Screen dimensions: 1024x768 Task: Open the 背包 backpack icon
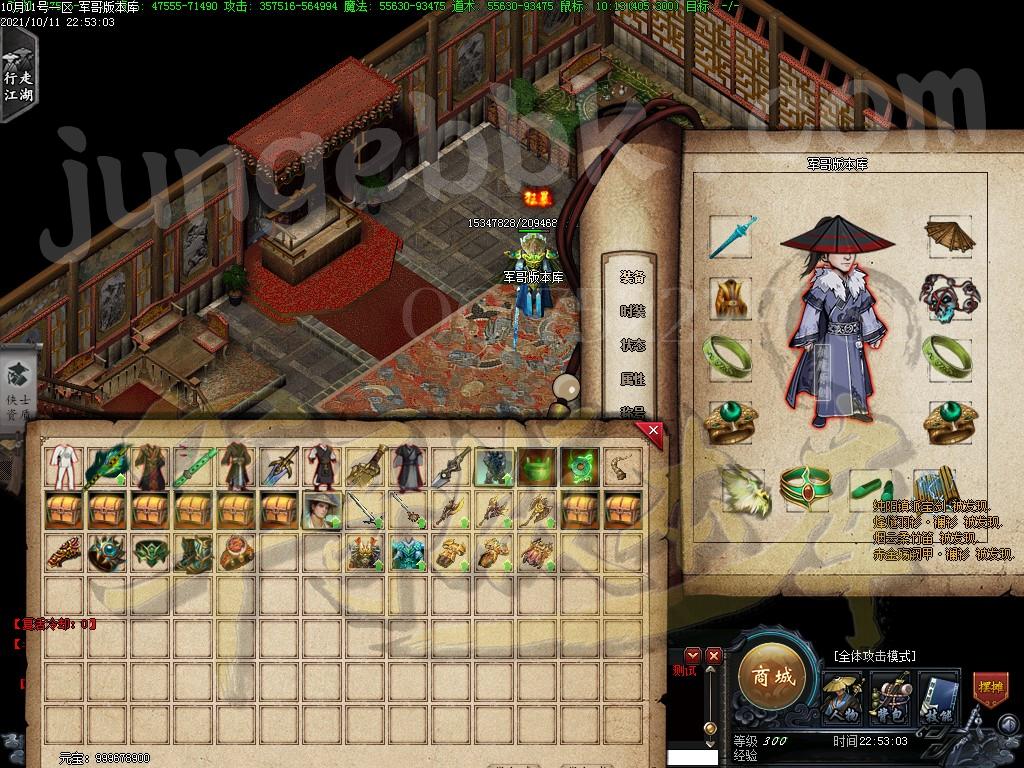(x=889, y=696)
